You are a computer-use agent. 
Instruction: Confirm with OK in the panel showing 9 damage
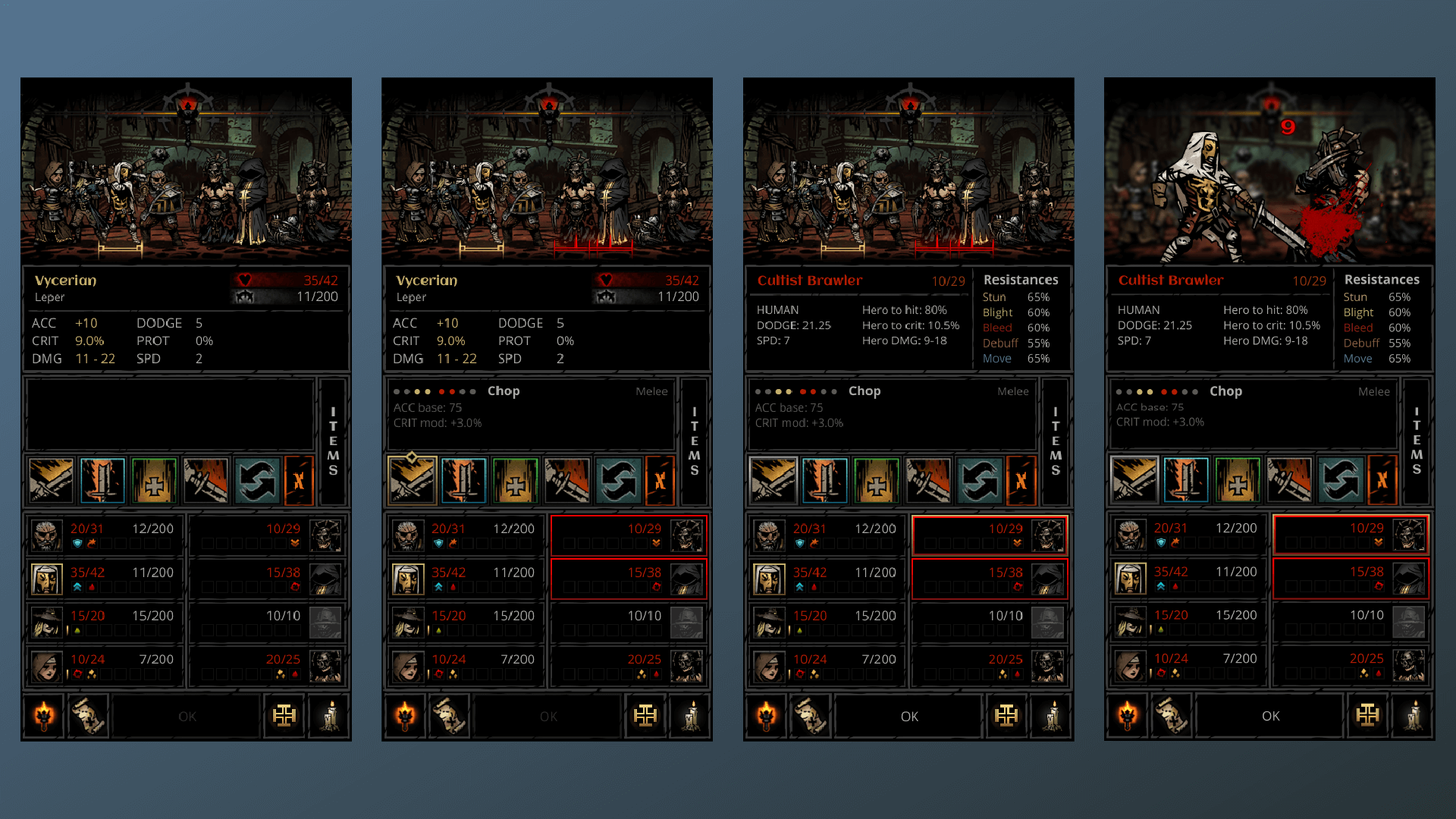1270,716
